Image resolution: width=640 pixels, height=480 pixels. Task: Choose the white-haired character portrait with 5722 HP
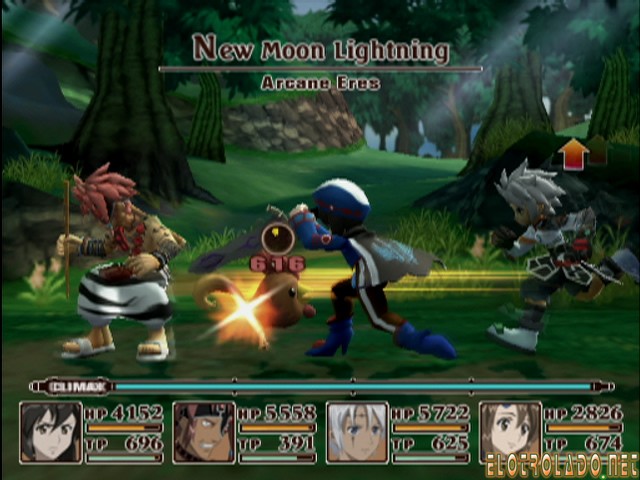tap(357, 432)
